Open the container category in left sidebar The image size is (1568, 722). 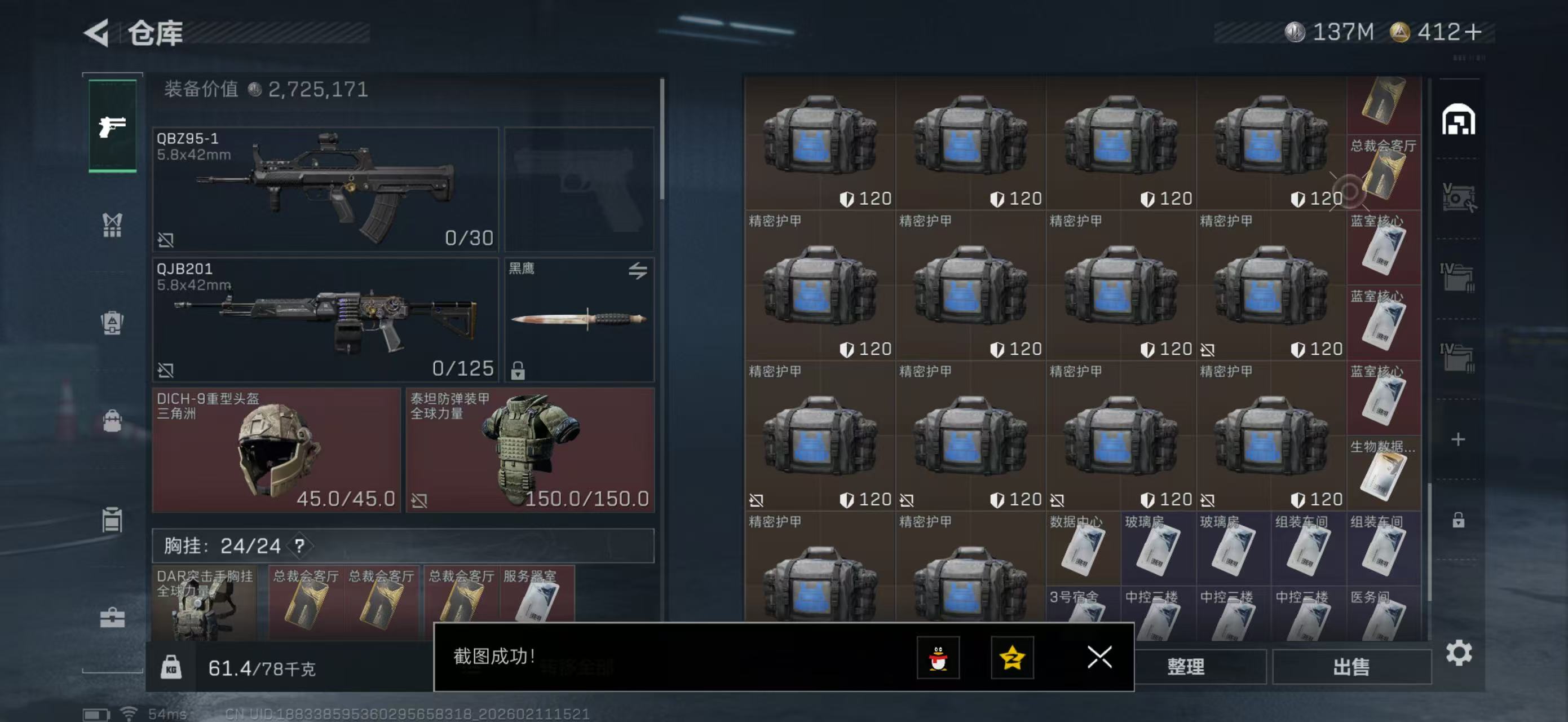pyautogui.click(x=113, y=520)
